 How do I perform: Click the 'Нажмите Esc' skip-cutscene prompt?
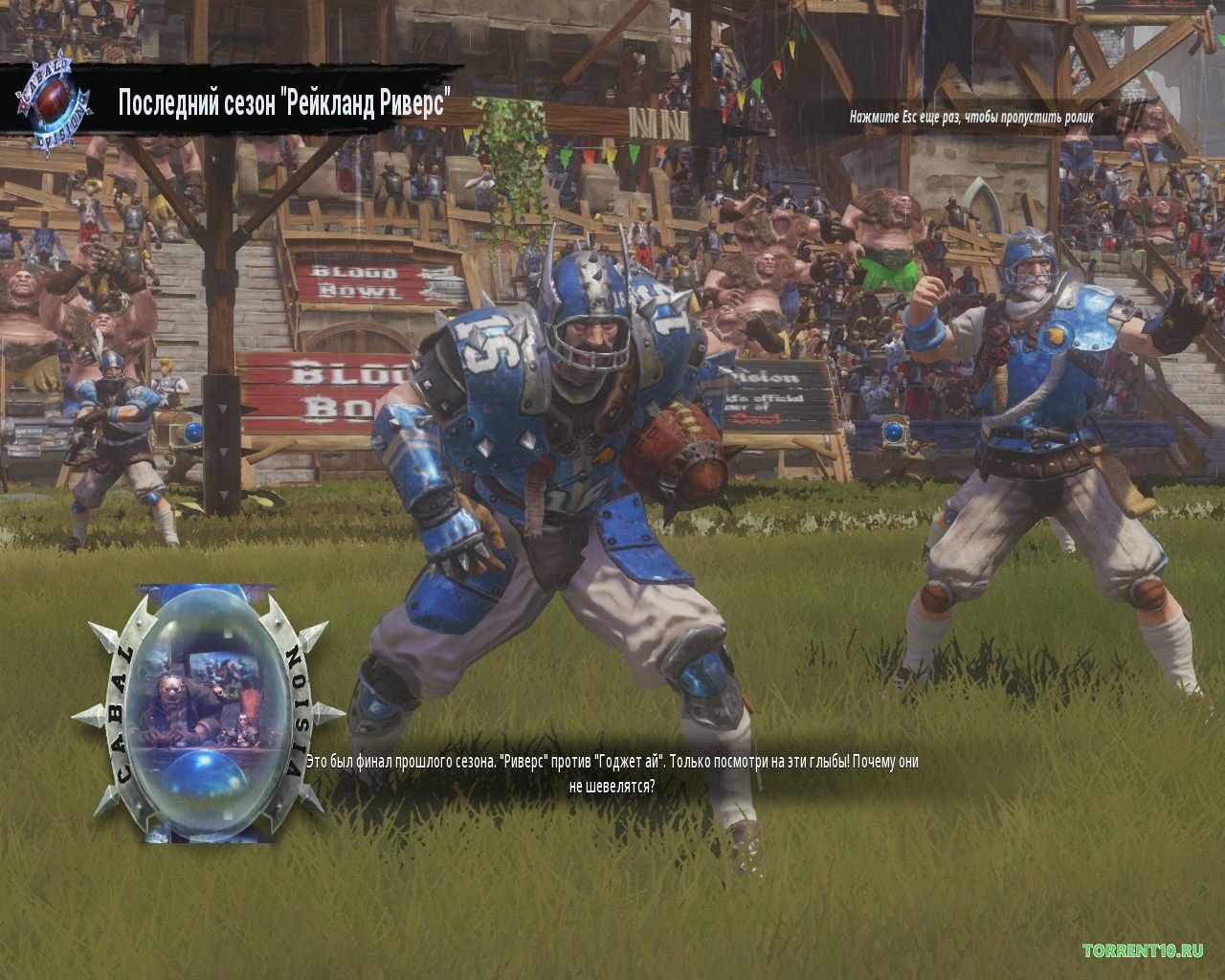click(972, 119)
